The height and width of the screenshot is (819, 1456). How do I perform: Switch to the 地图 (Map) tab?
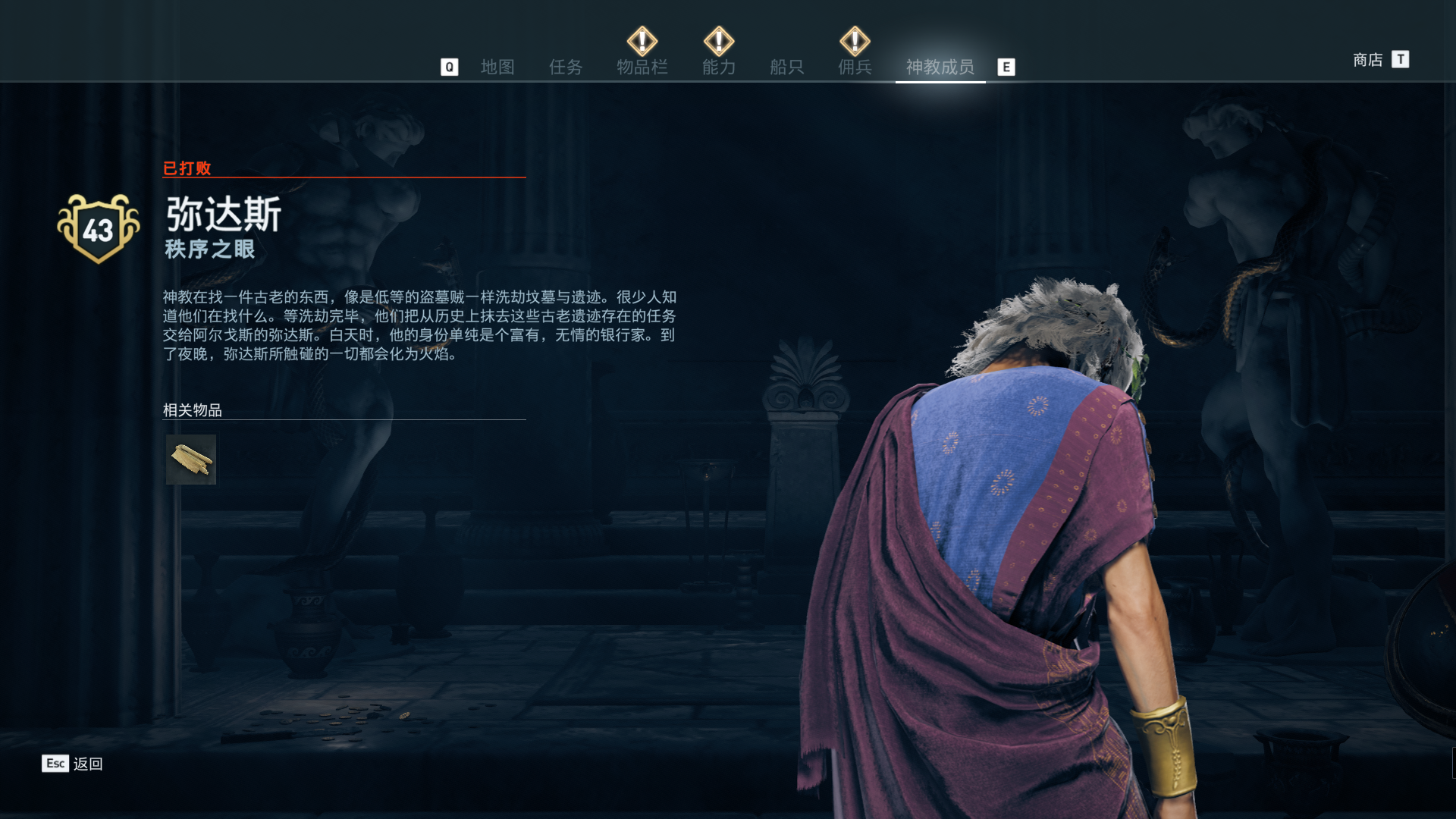497,67
